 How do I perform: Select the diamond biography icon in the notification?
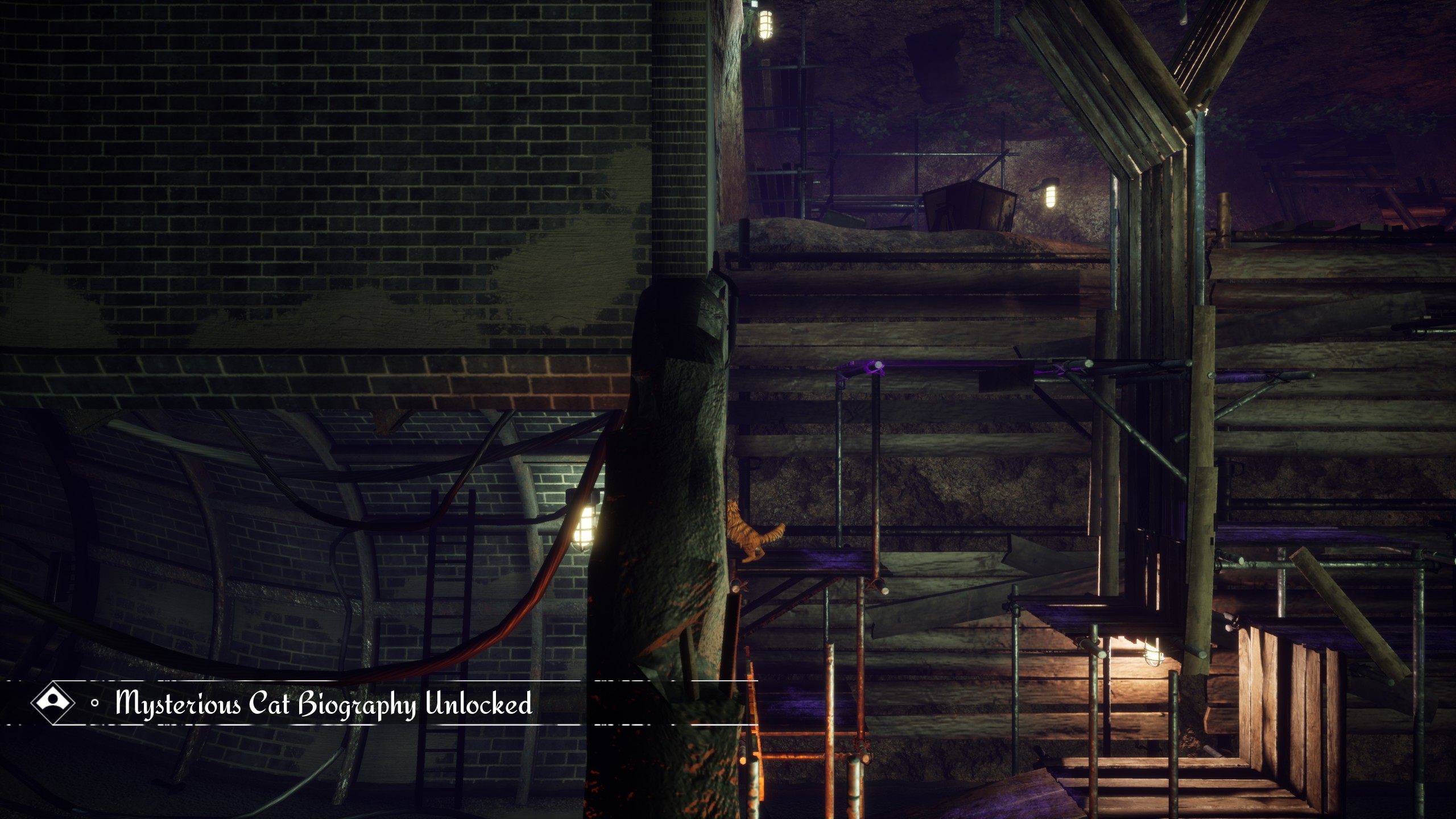click(x=52, y=702)
